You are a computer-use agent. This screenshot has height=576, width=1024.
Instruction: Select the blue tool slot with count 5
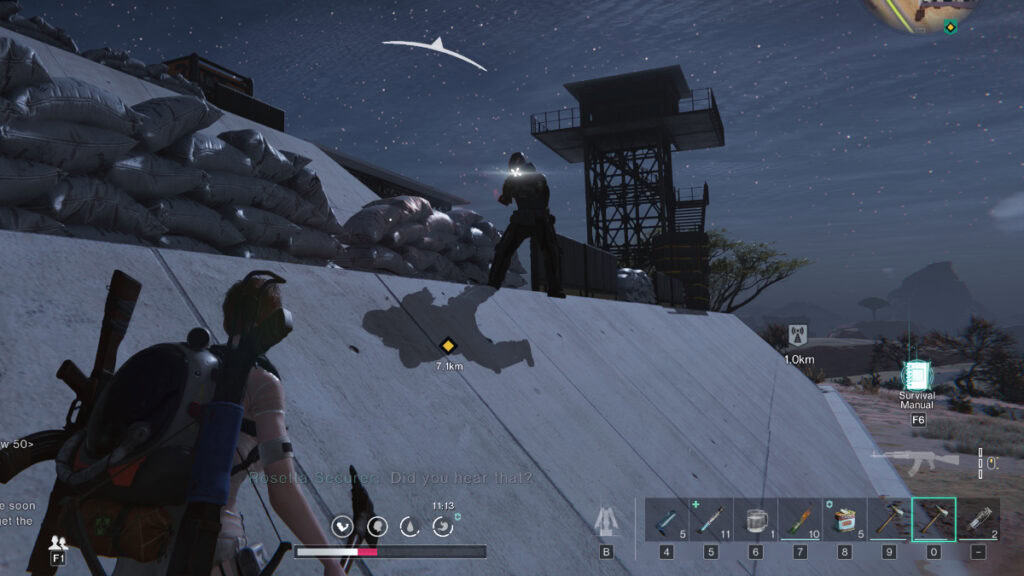click(x=667, y=519)
